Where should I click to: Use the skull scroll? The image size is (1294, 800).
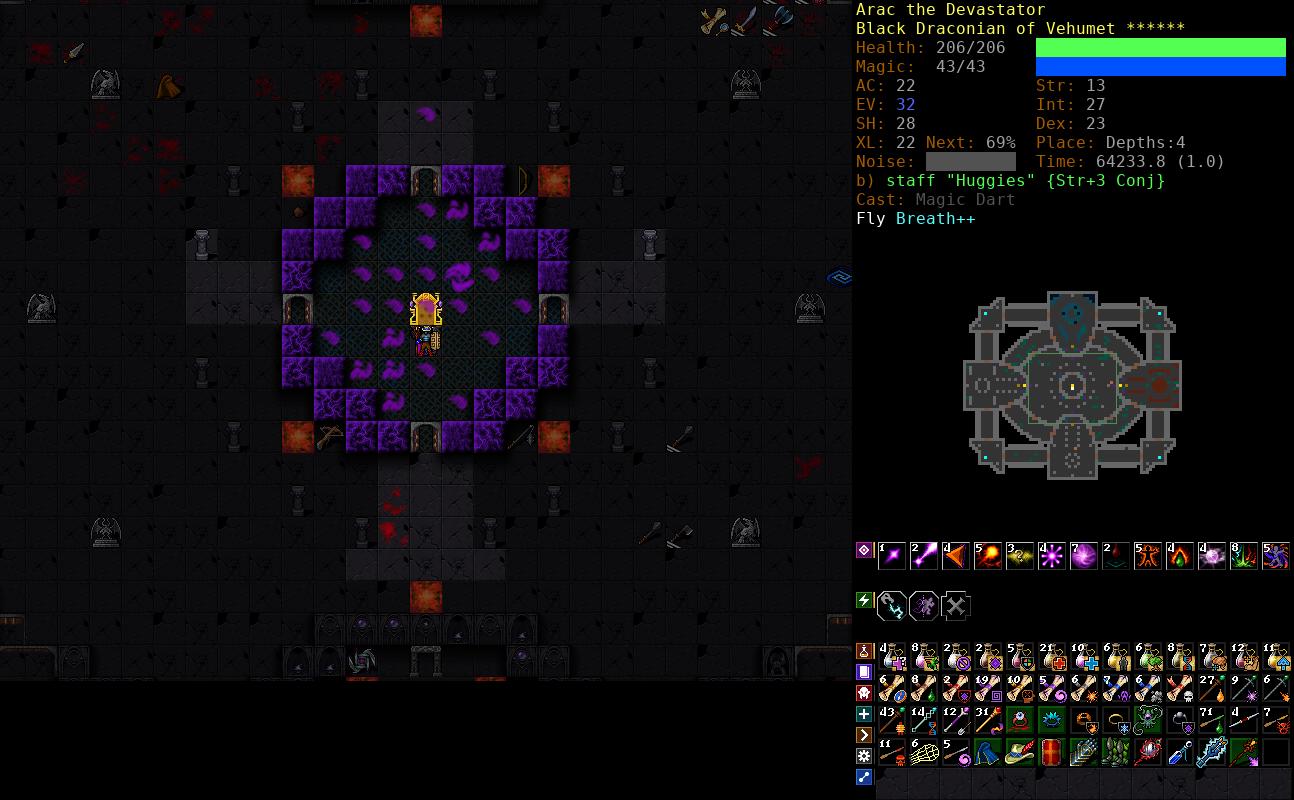point(1180,689)
